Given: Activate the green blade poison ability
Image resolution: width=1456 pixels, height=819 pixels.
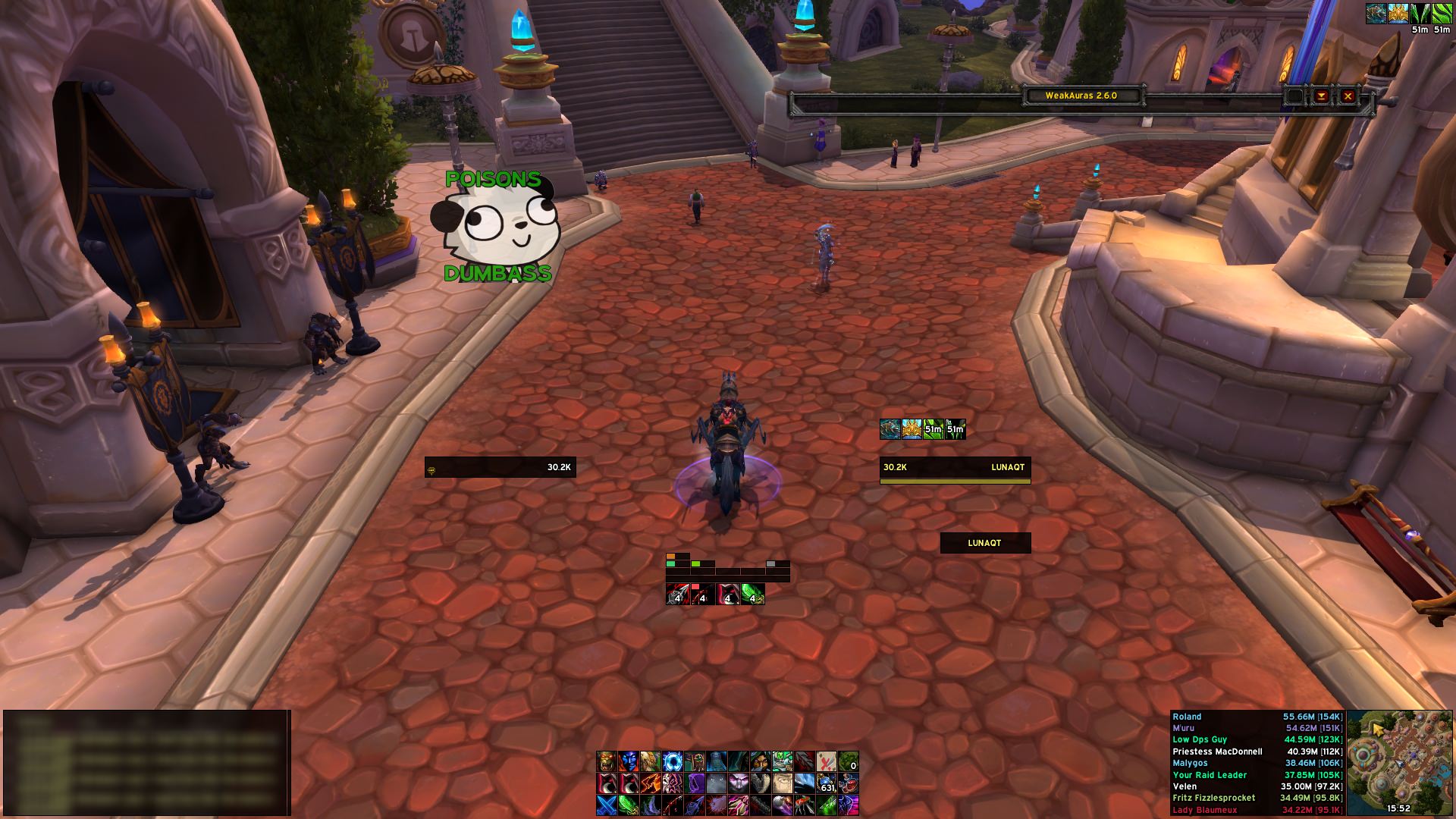Looking at the screenshot, I should pyautogui.click(x=629, y=805).
